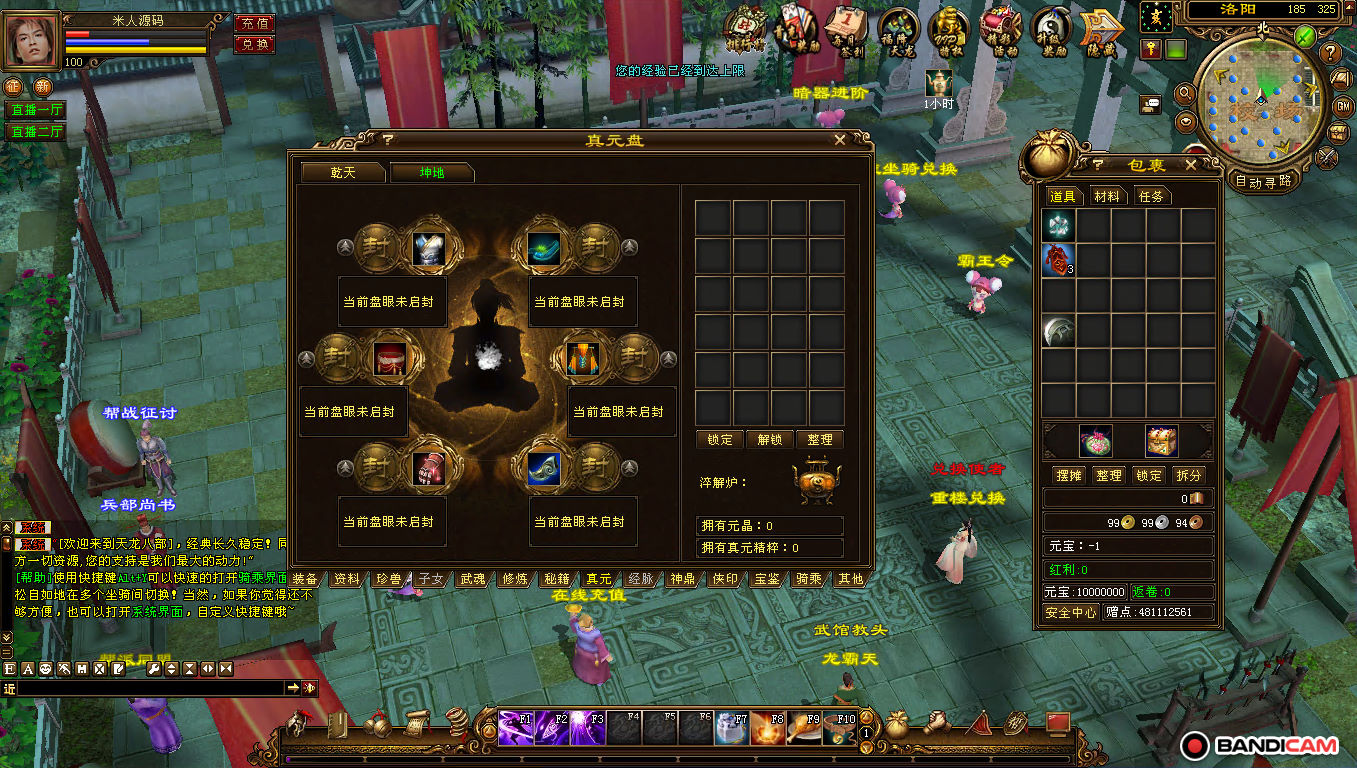Open the 骑乘 bottom tab
This screenshot has height=768, width=1357.
[x=808, y=579]
